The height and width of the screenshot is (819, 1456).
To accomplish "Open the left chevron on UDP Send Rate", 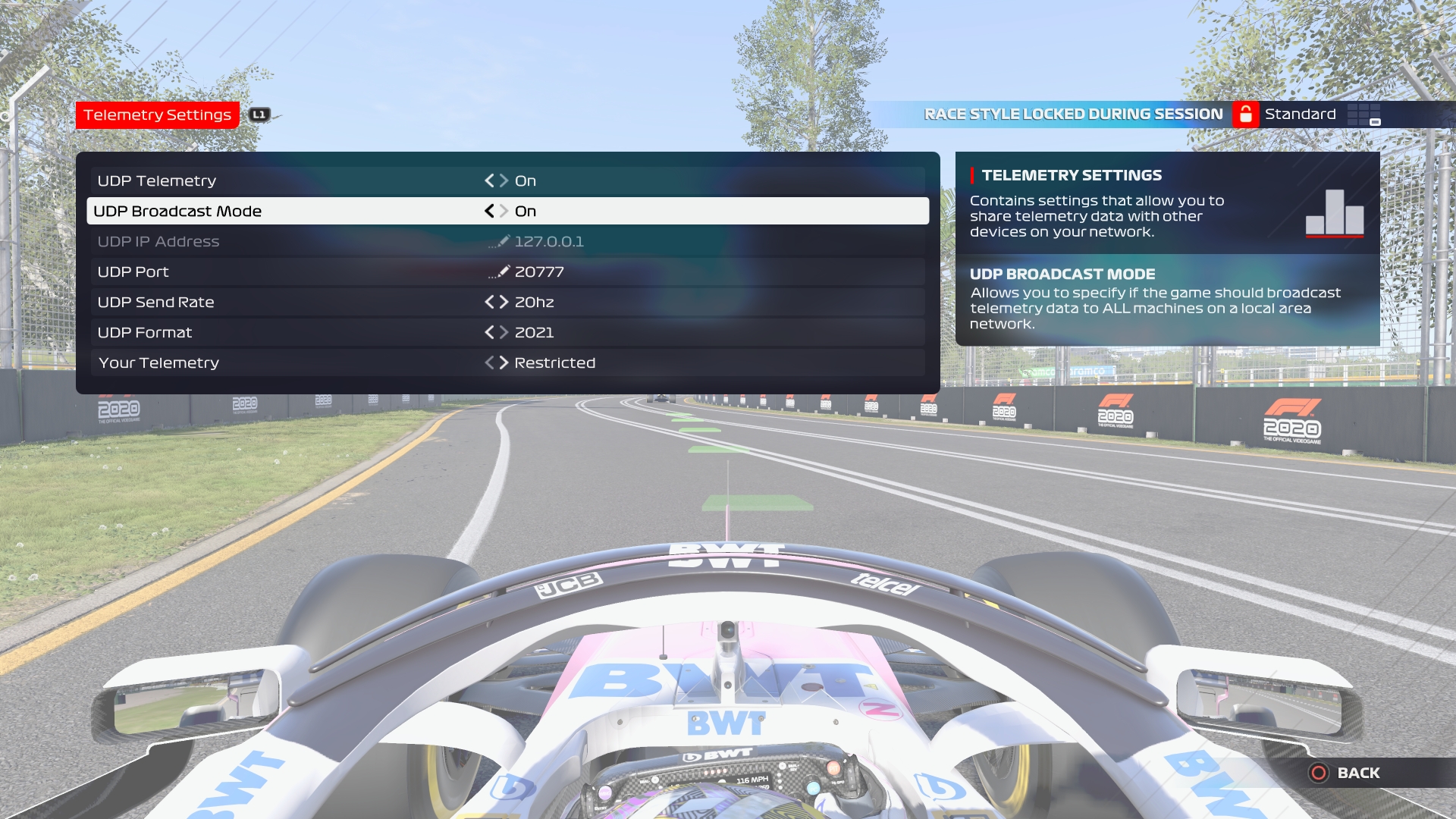I will coord(491,302).
